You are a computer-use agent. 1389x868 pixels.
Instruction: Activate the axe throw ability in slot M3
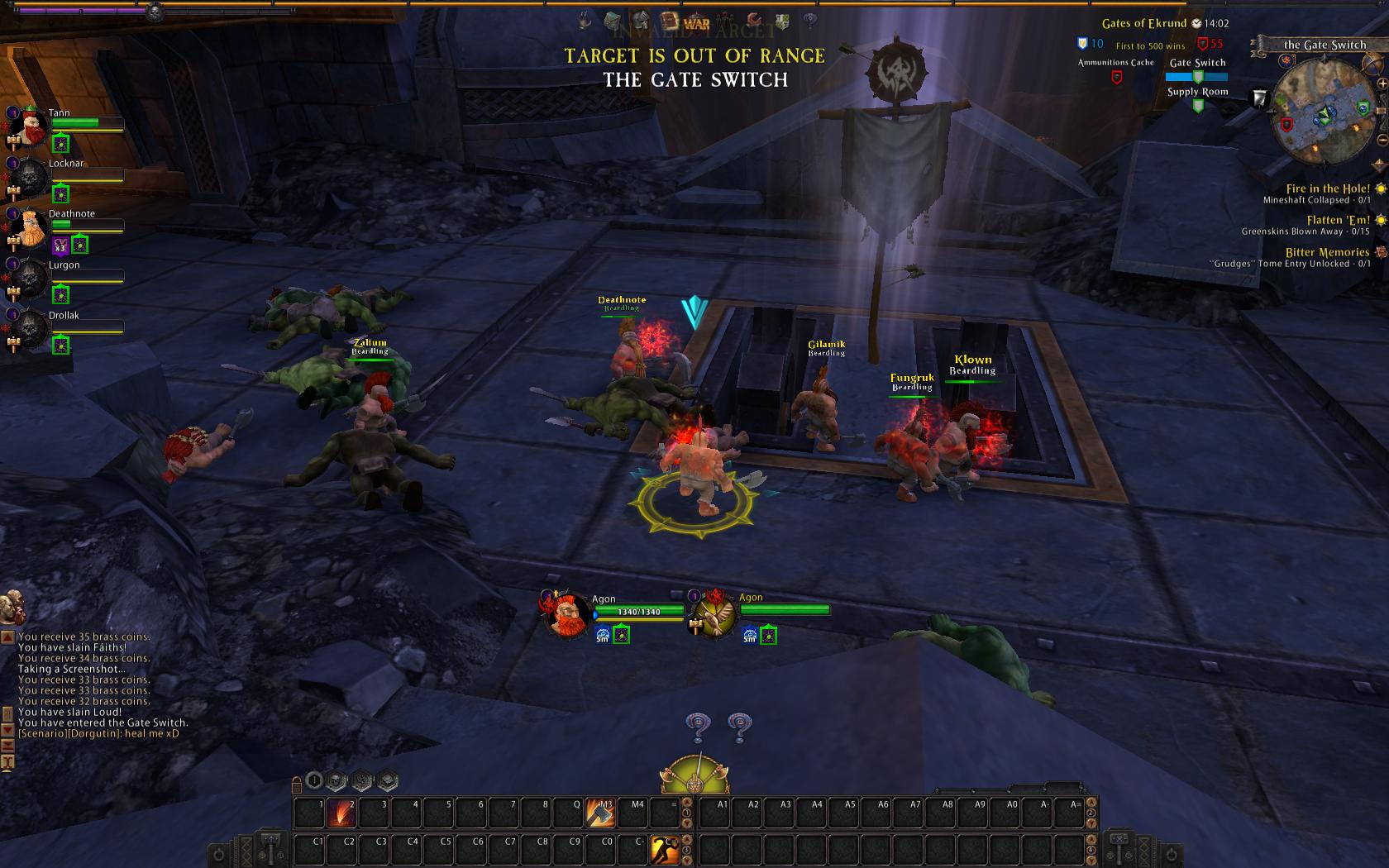point(601,813)
